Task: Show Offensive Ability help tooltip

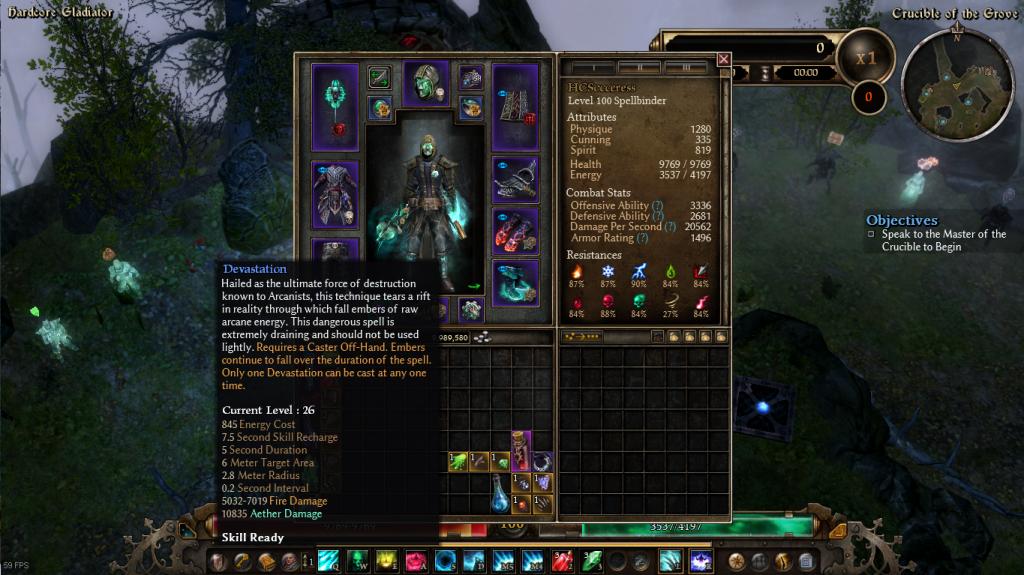Action: point(657,206)
